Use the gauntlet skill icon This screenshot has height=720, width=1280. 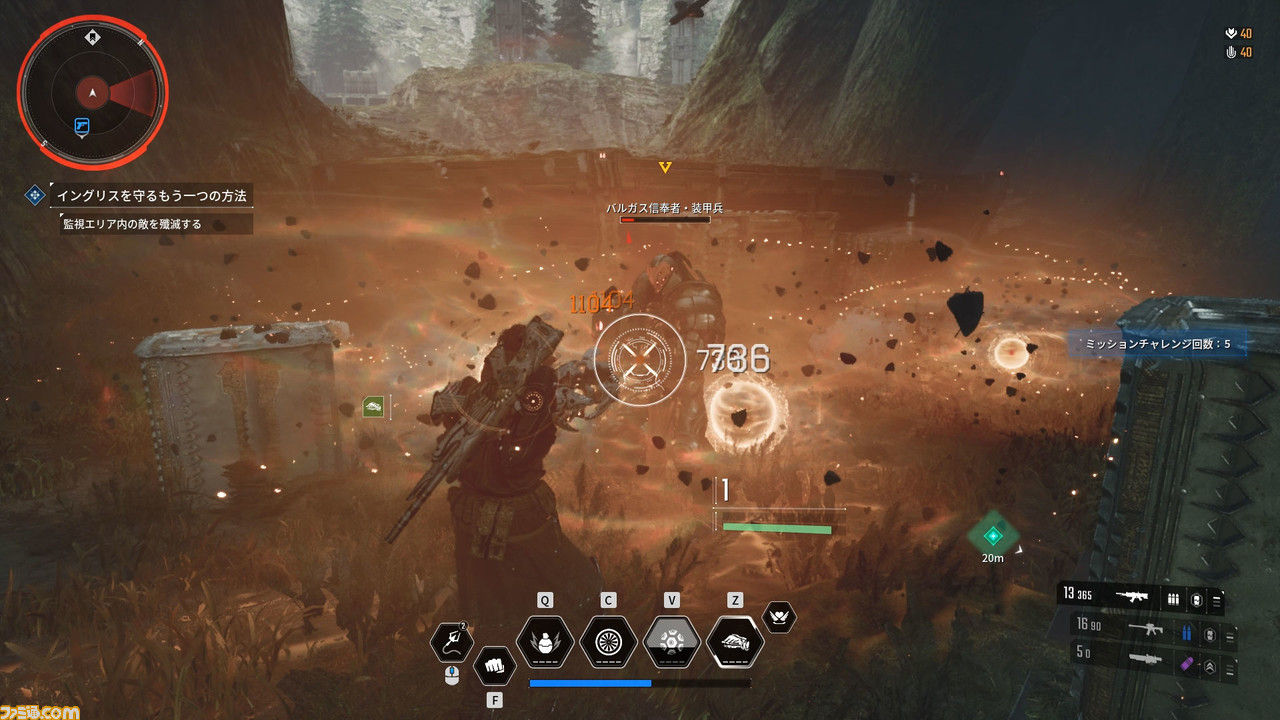(735, 641)
